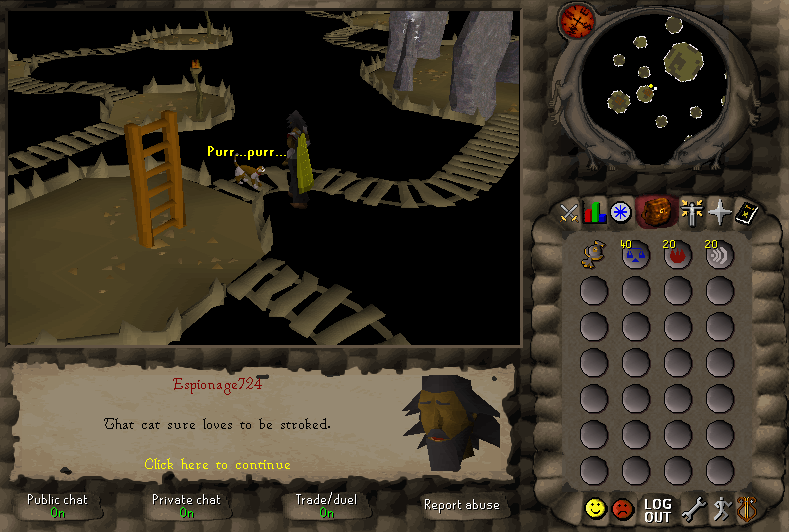Viewport: 789px width, 532px height.
Task: Click here to continue the dialogue
Action: coord(217,465)
